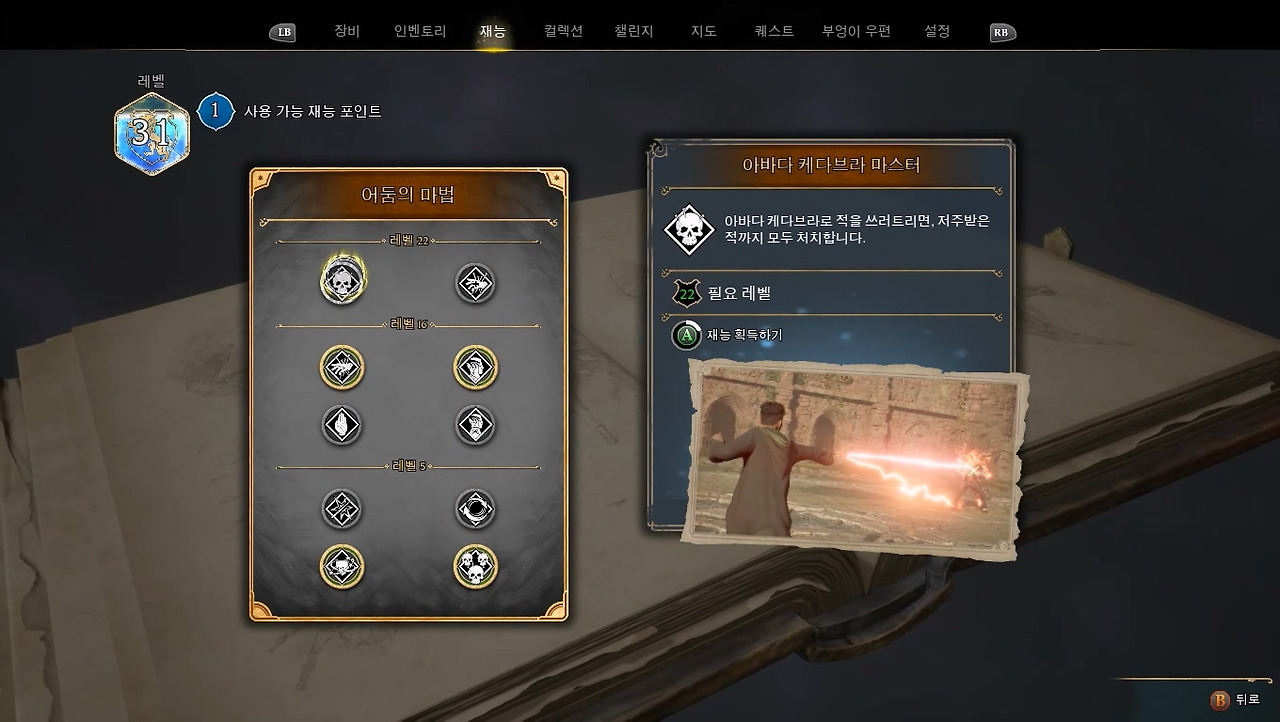The height and width of the screenshot is (722, 1280).
Task: Click the gray crossed-blades talent icon in the 레벨 5 row
Action: click(342, 509)
